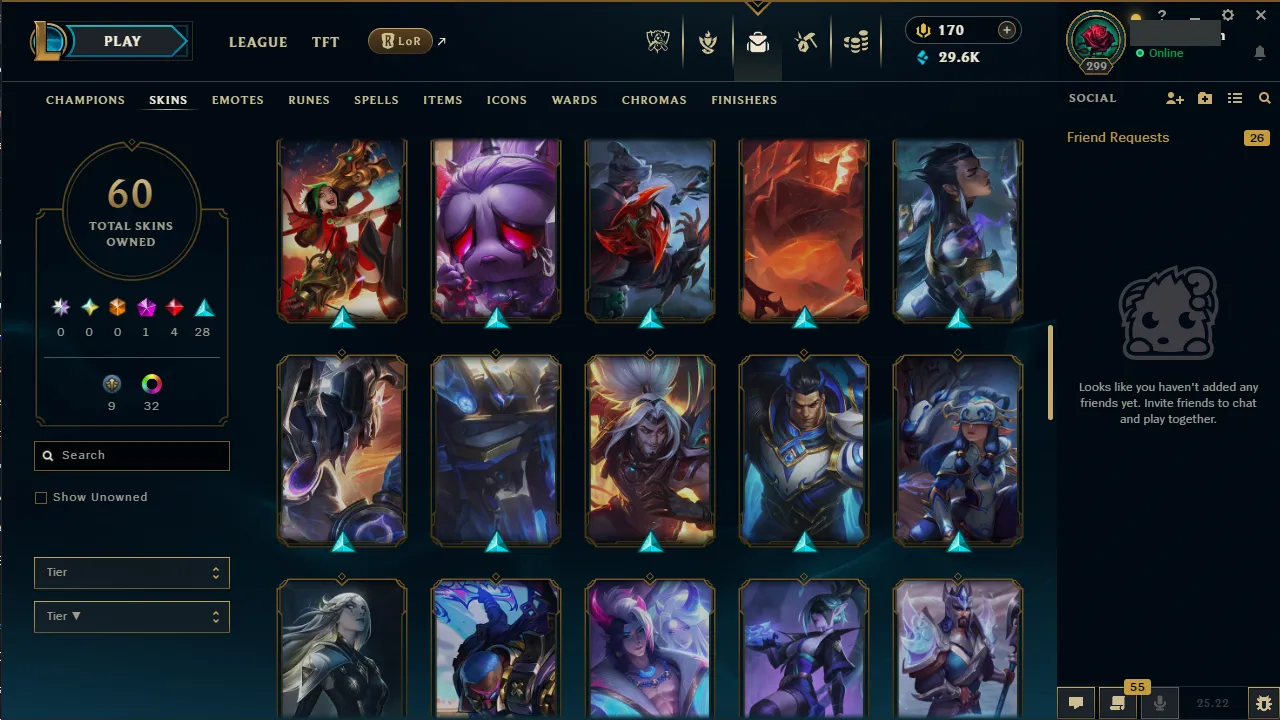Open the Tier sort order dropdown
Screen dimensions: 1280x720
click(x=131, y=616)
